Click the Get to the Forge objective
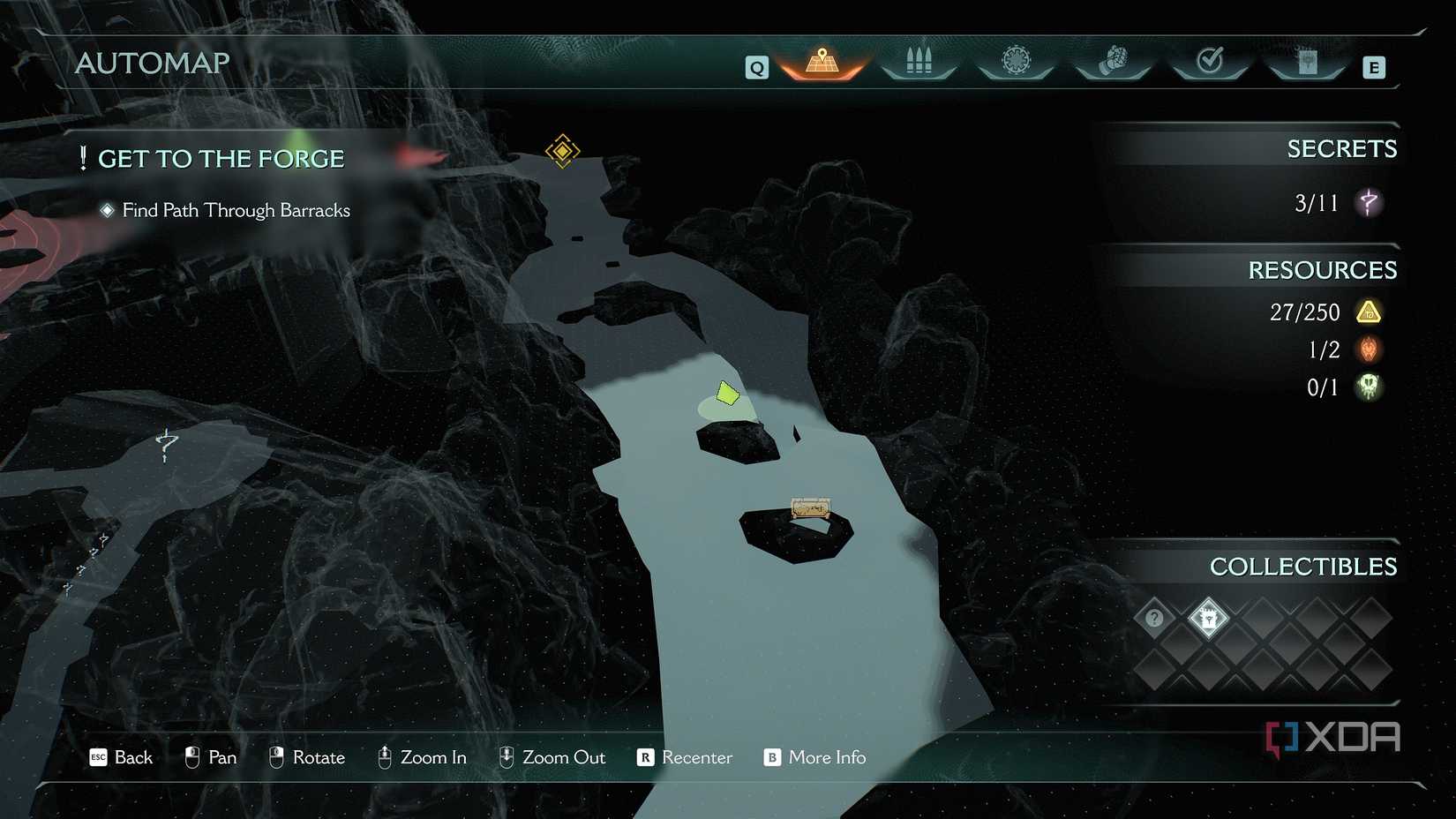1456x819 pixels. pyautogui.click(x=221, y=159)
